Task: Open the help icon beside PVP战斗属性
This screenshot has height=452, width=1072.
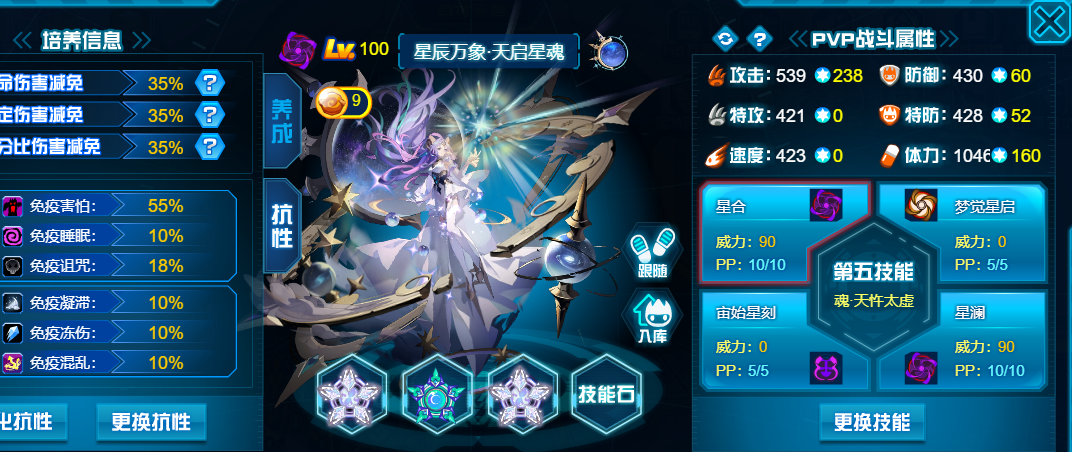Action: [x=759, y=39]
